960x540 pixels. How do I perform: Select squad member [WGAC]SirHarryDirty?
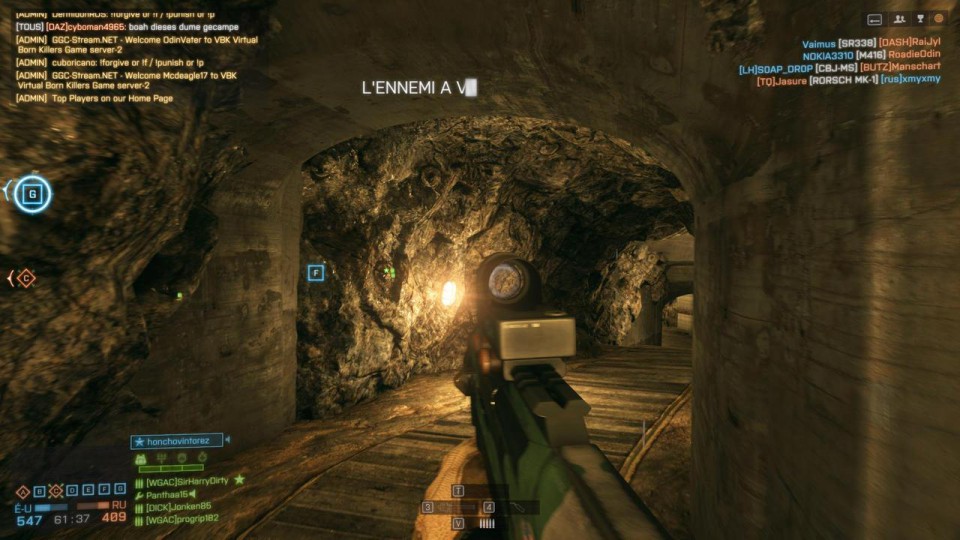187,481
